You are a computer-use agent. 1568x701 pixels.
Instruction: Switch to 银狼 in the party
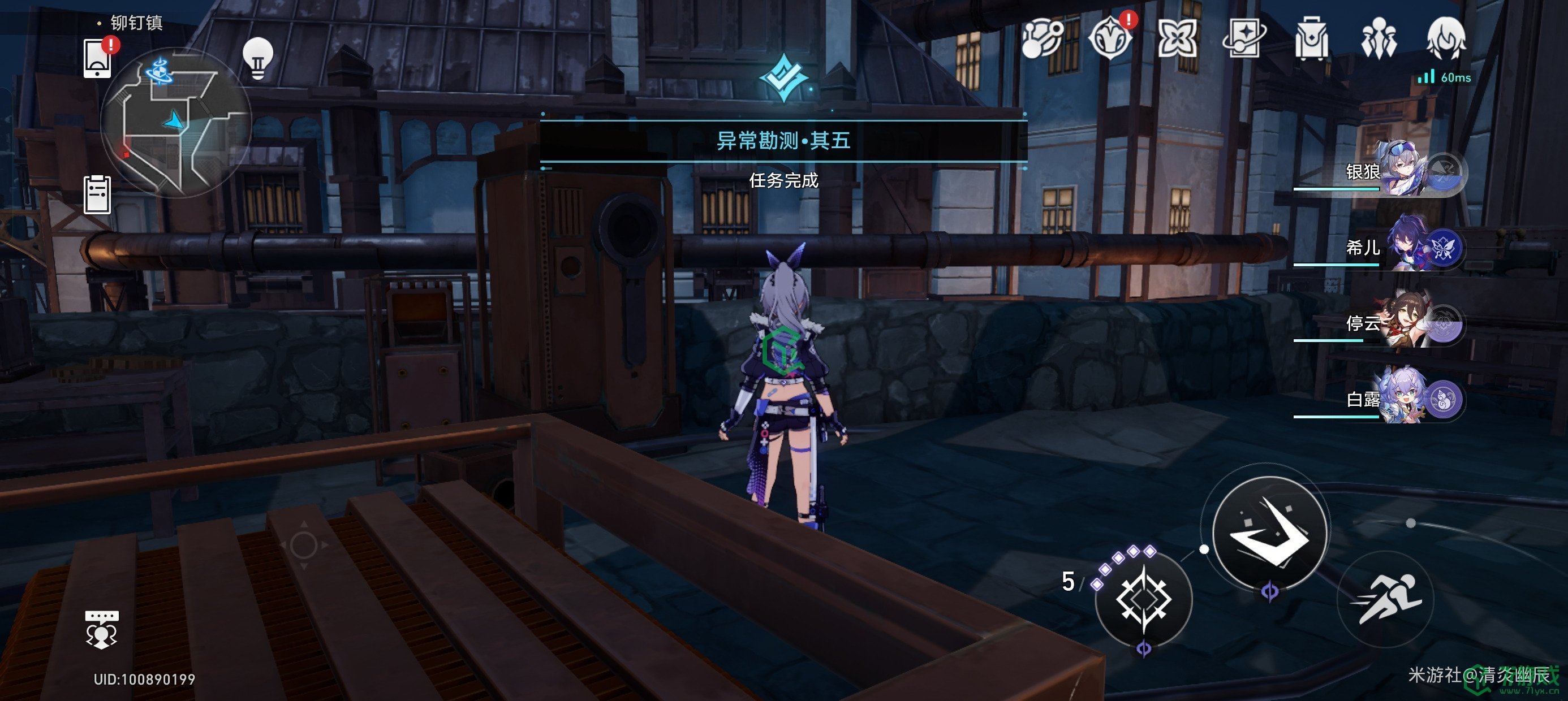pos(1400,170)
